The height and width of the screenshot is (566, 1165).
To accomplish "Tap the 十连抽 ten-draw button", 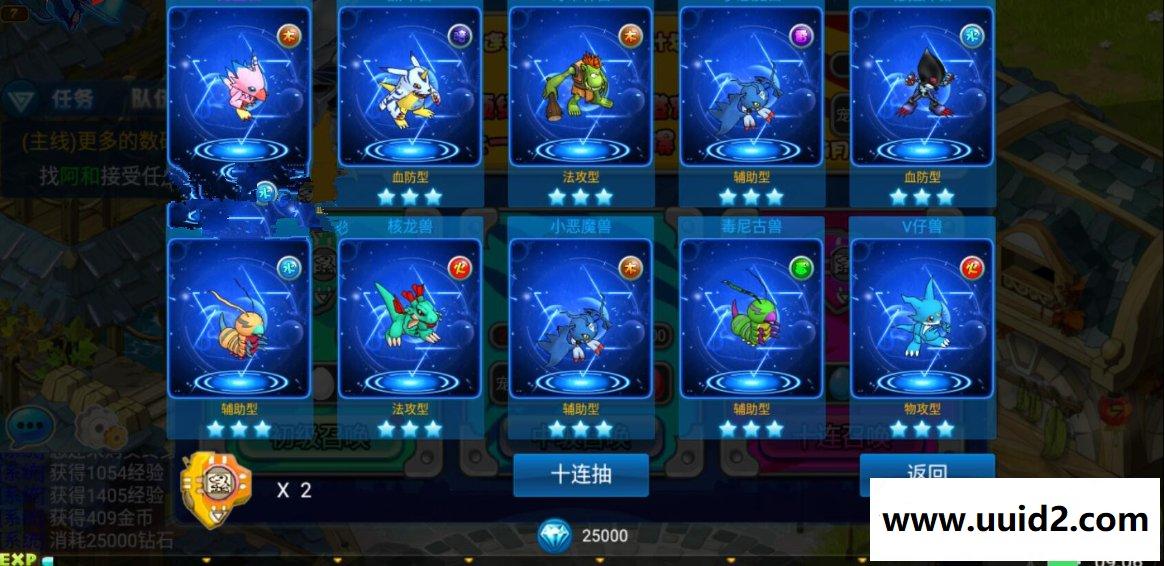I will 581,475.
